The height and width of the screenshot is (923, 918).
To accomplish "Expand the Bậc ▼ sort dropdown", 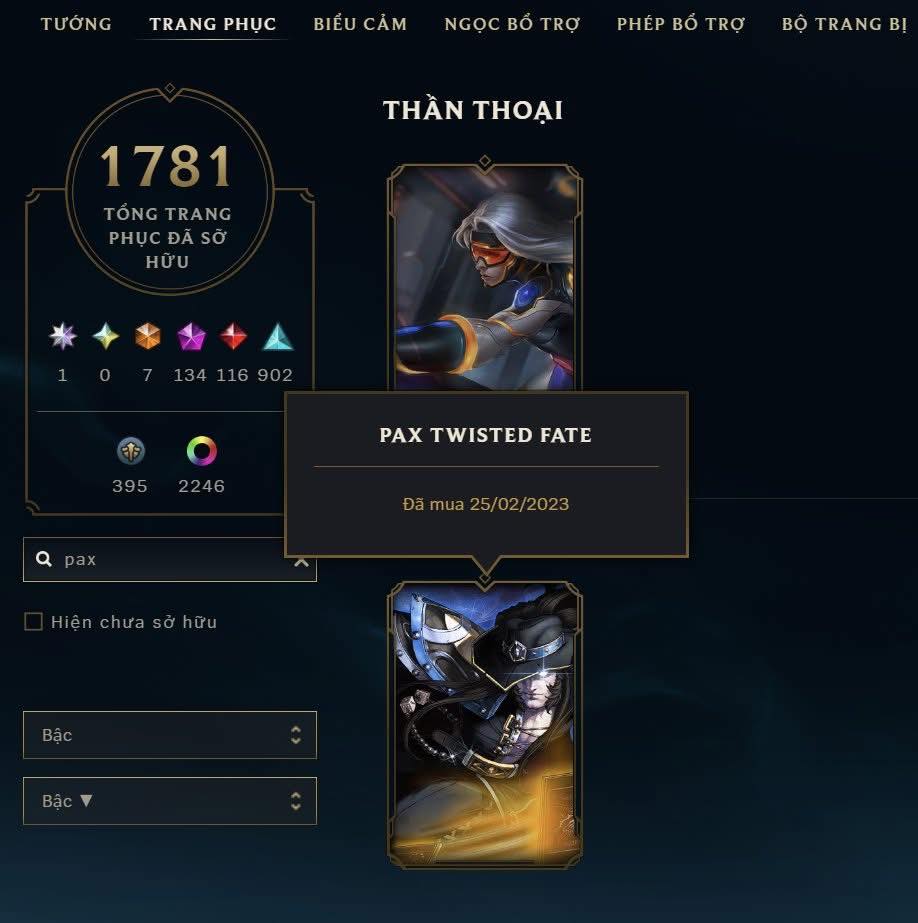I will (x=170, y=801).
